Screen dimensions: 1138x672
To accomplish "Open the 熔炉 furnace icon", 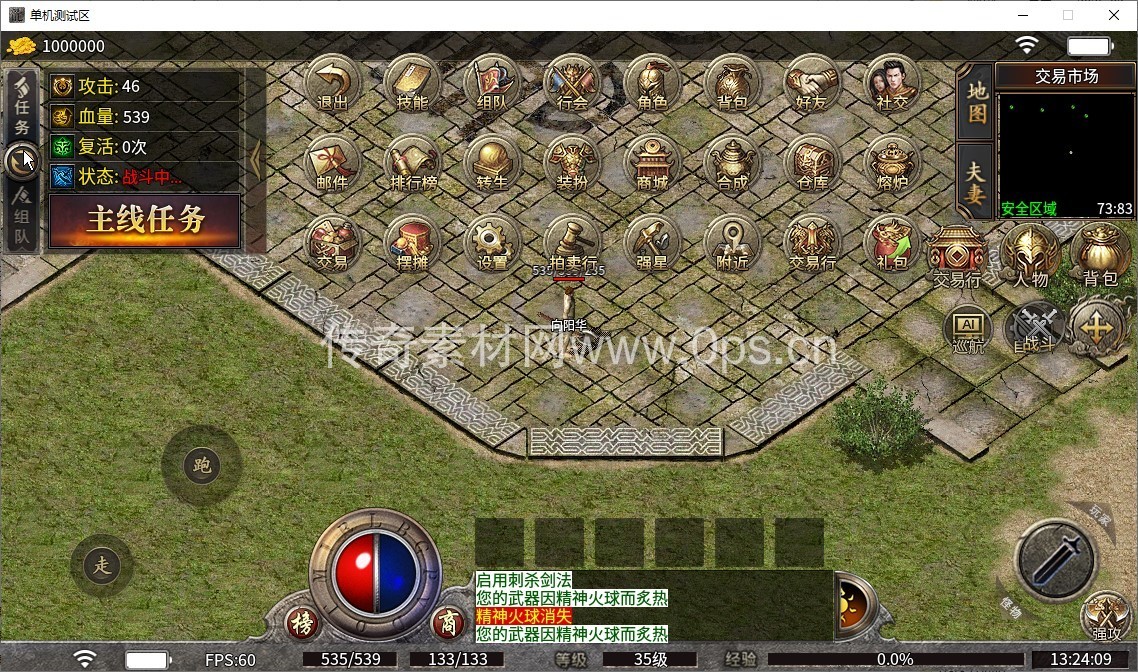I will click(892, 163).
